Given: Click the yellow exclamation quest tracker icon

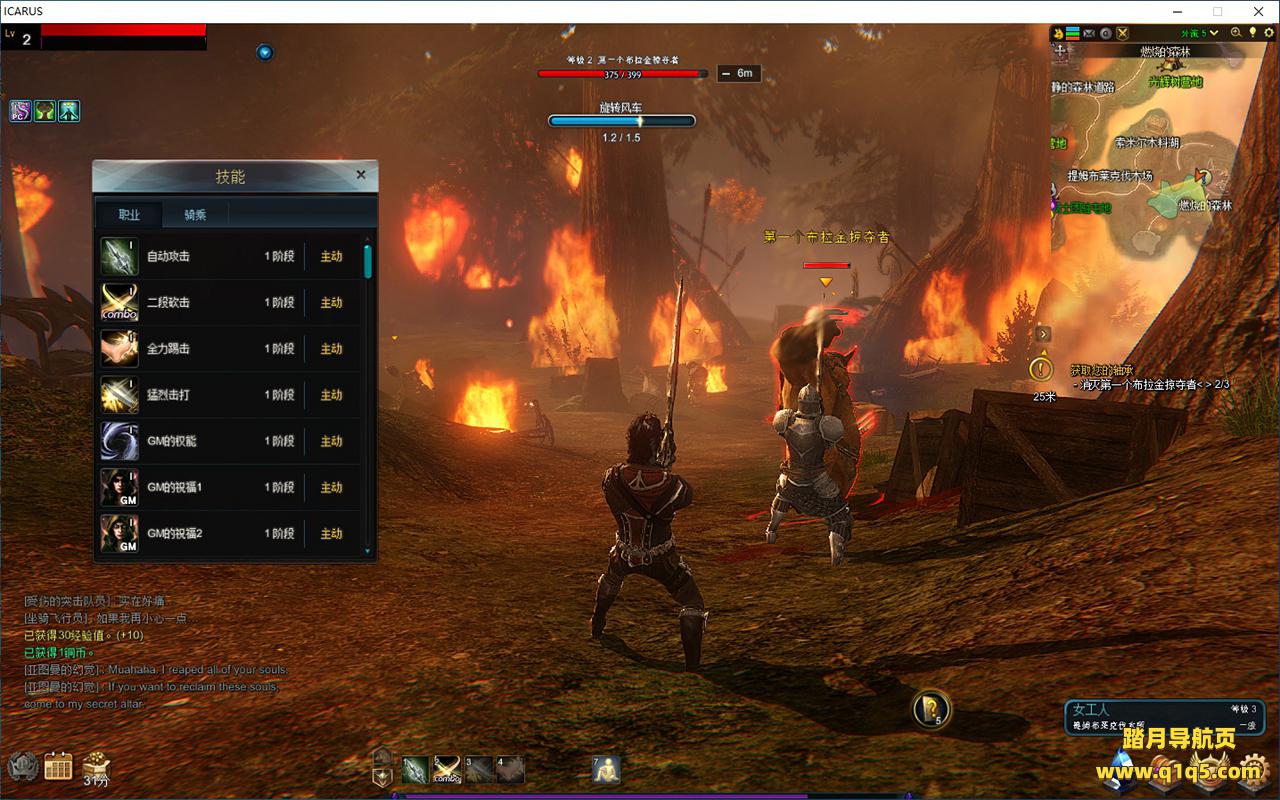Looking at the screenshot, I should [x=1041, y=369].
